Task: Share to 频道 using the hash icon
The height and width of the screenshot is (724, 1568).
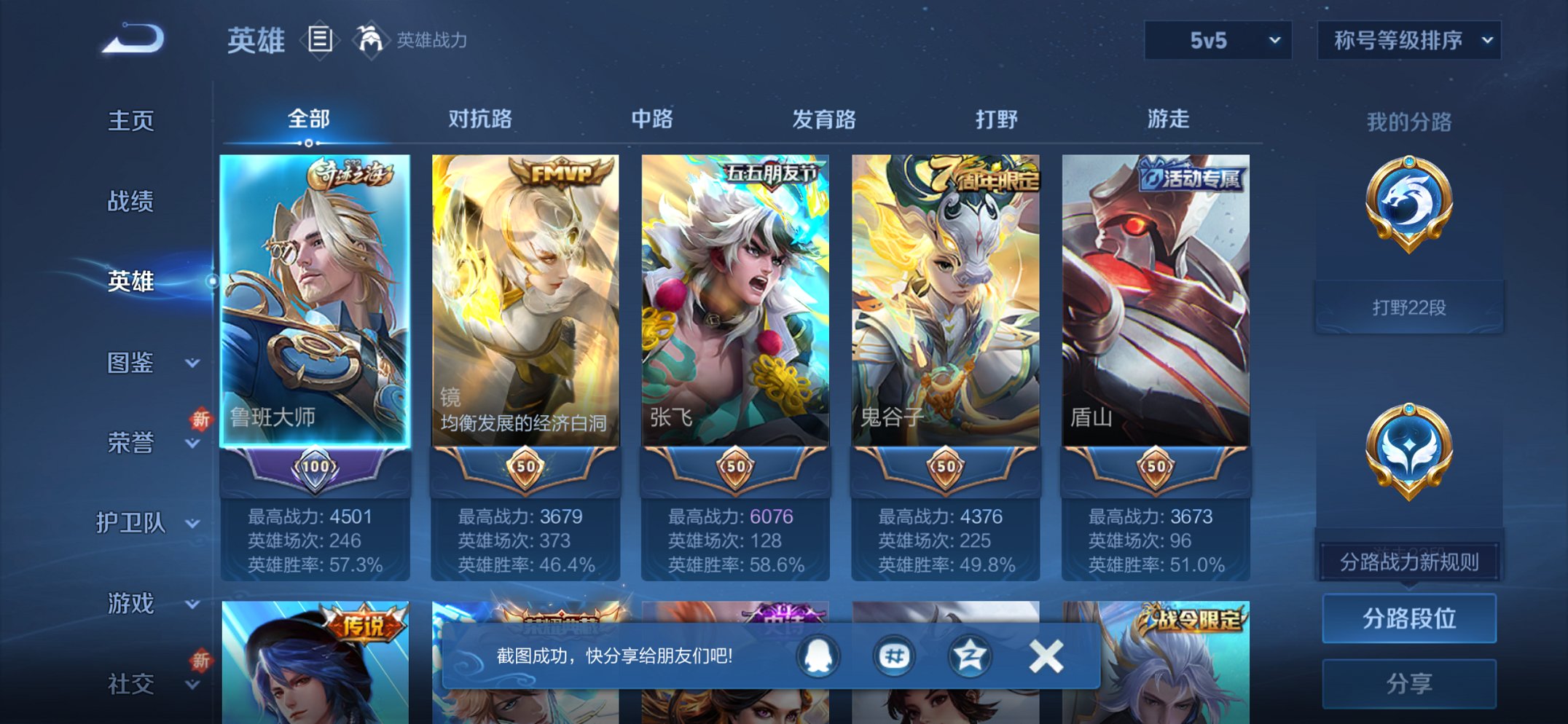Action: (x=893, y=655)
